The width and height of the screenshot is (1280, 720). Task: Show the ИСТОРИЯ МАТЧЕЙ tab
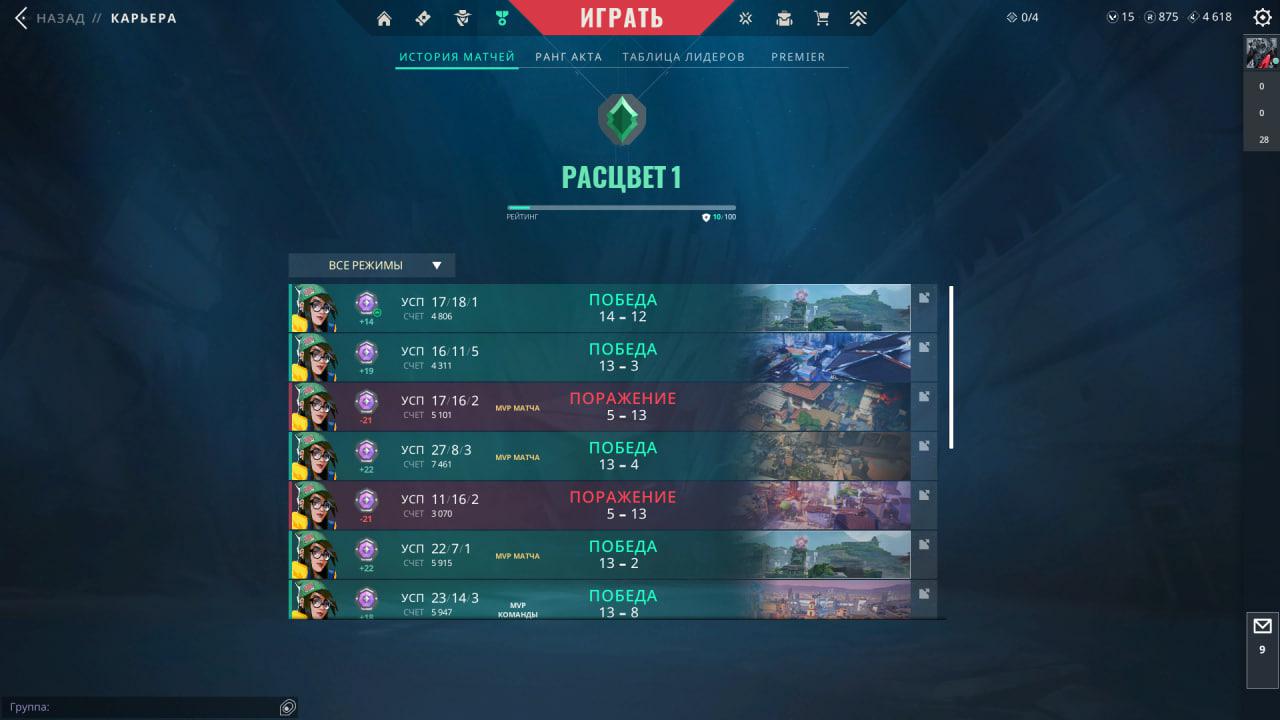[x=456, y=57]
